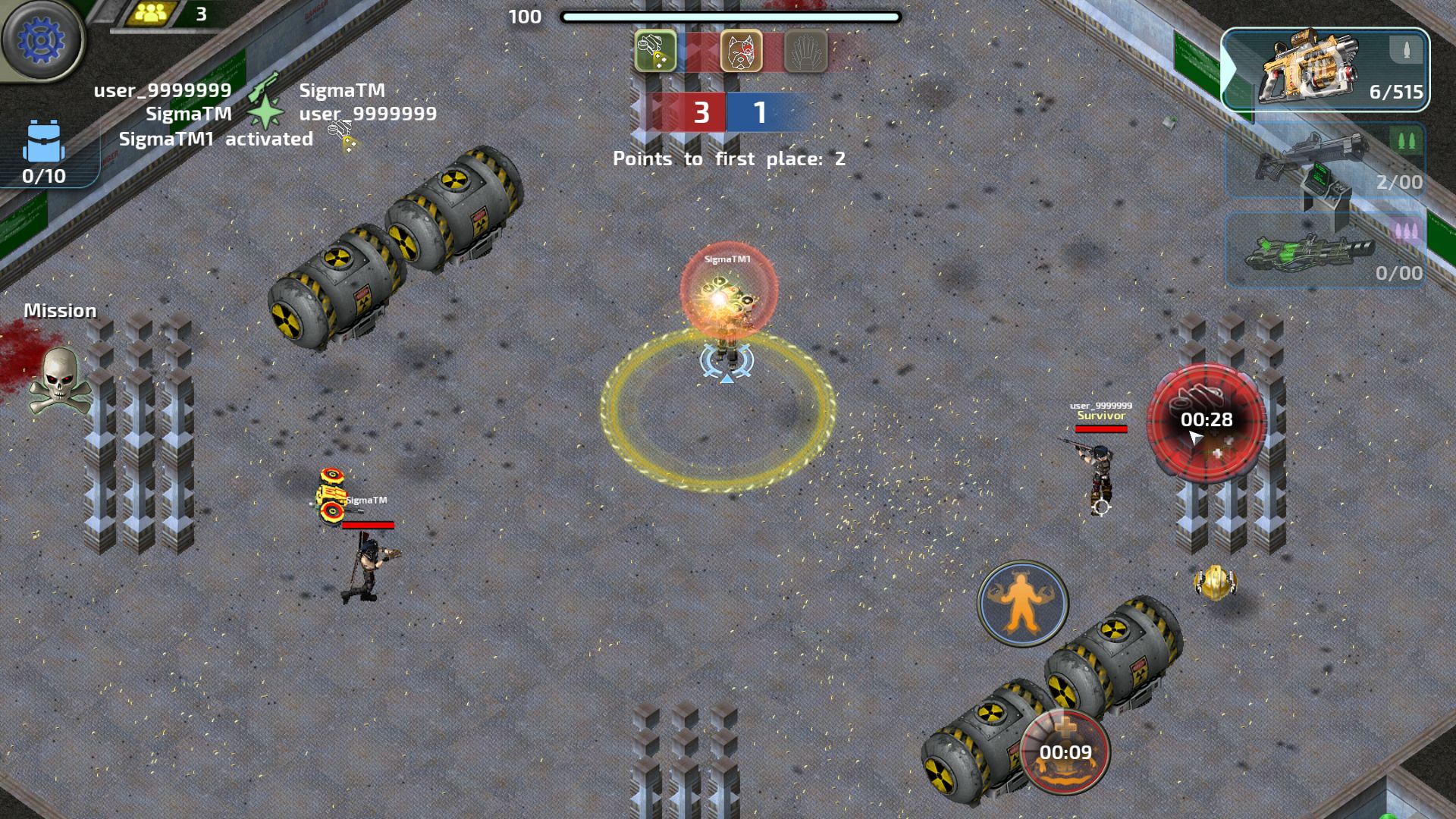Image resolution: width=1456 pixels, height=819 pixels.
Task: Activate the orange muscle-man power ability
Action: (1022, 603)
